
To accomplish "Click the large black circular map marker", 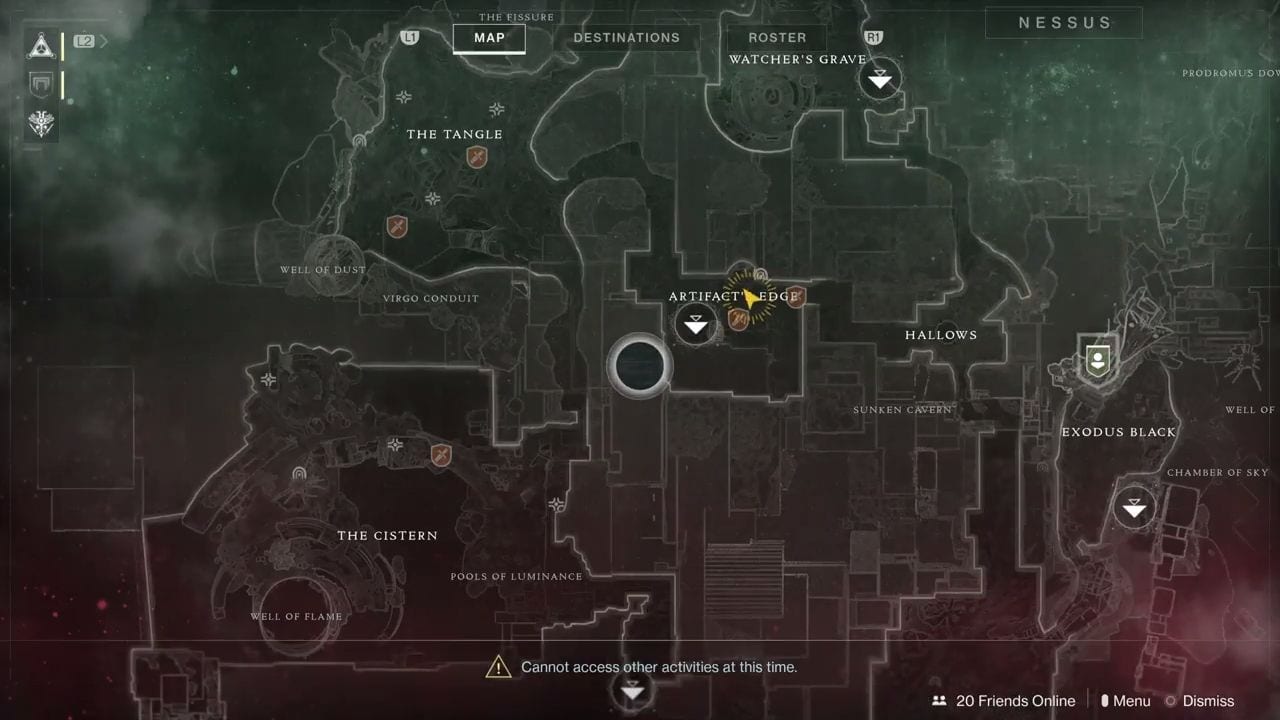I will click(x=640, y=366).
